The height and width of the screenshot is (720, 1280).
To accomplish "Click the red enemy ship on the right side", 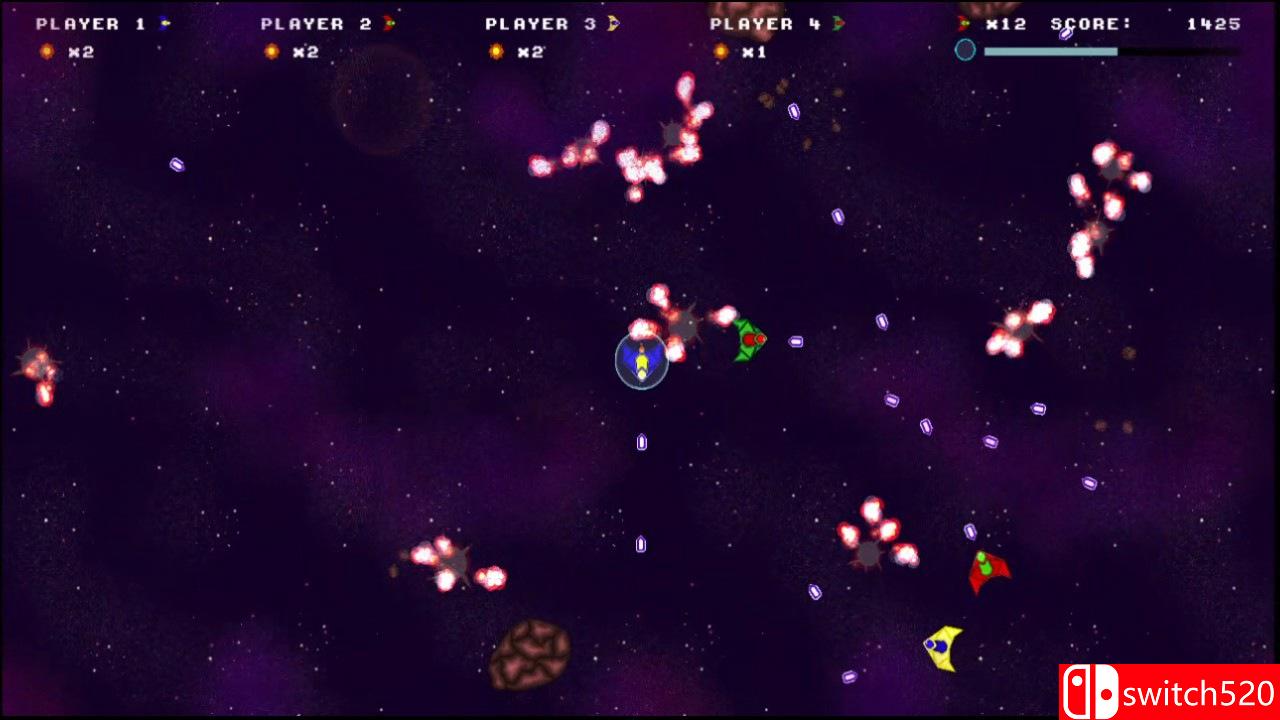I will pos(988,568).
